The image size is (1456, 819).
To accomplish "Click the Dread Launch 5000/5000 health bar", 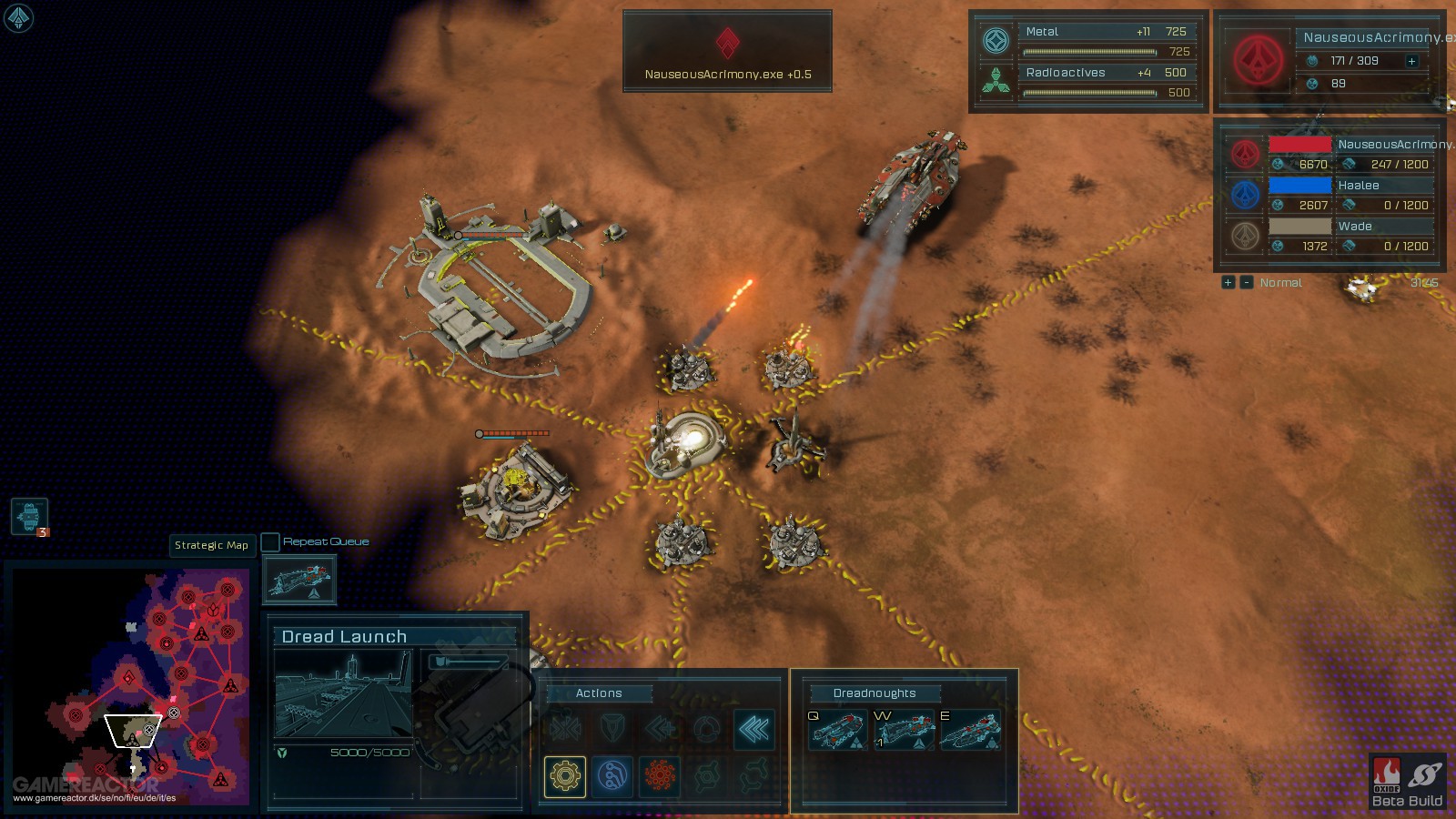I will click(355, 754).
